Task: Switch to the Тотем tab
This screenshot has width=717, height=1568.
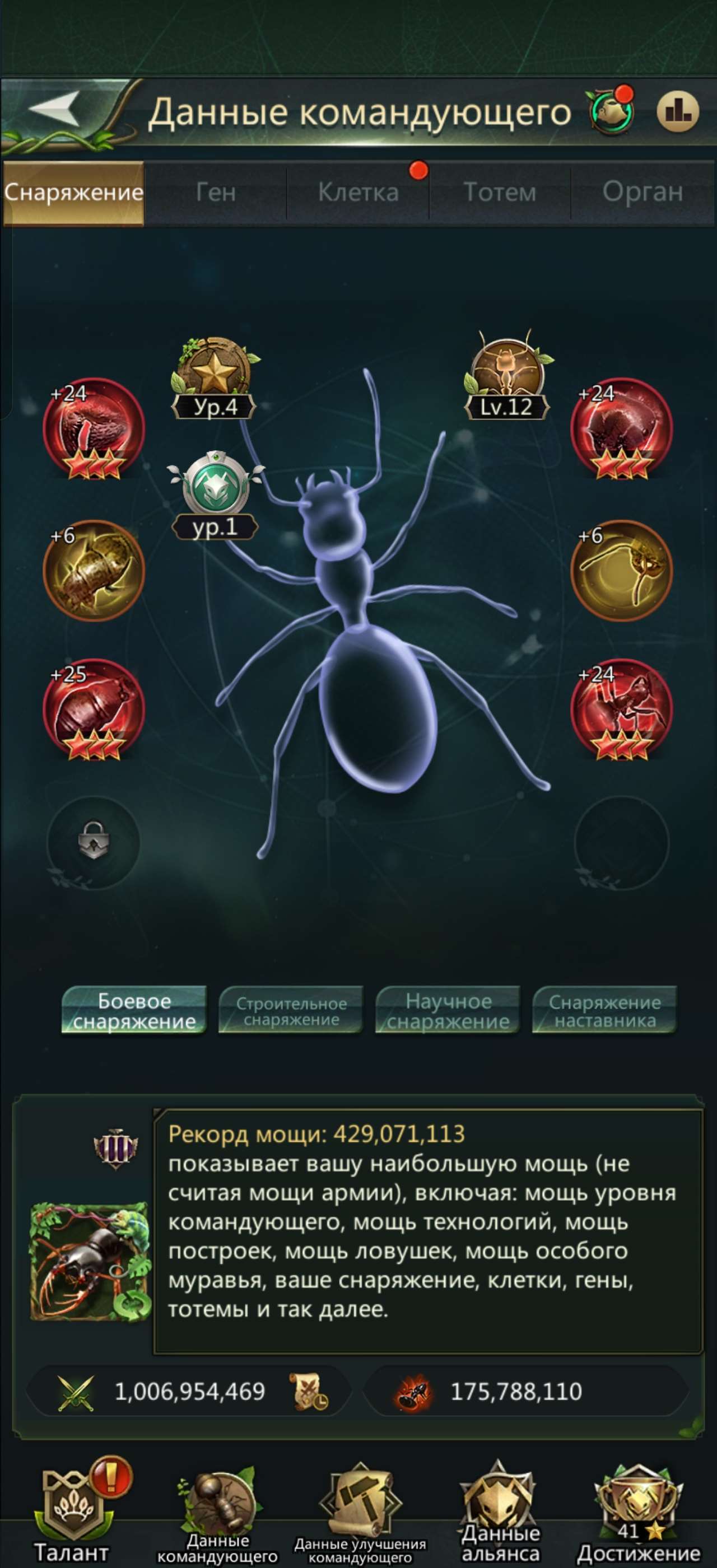Action: click(x=501, y=192)
